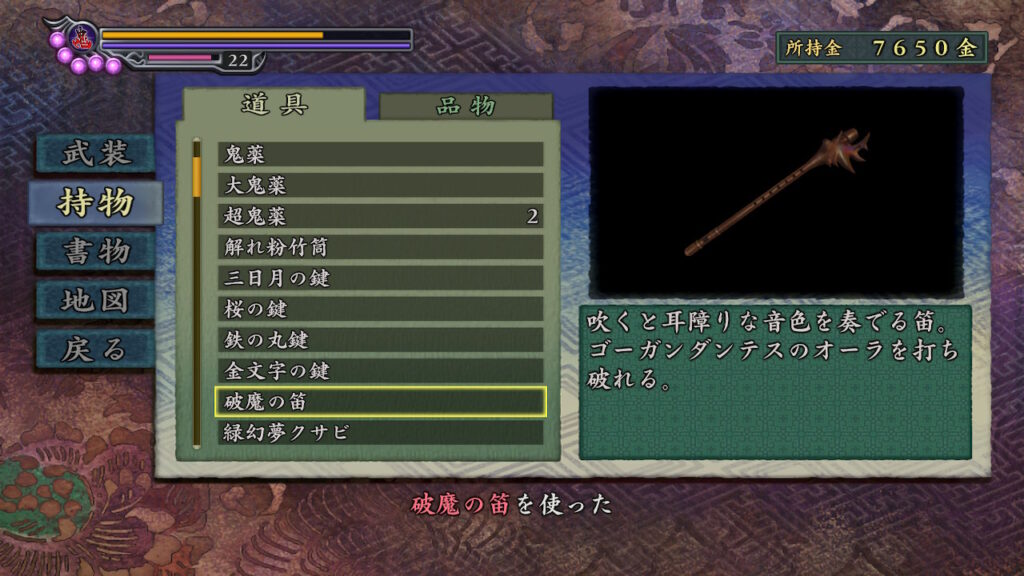This screenshot has height=576, width=1024.
Task: Select 鬼薬 in the item list
Action: click(380, 154)
